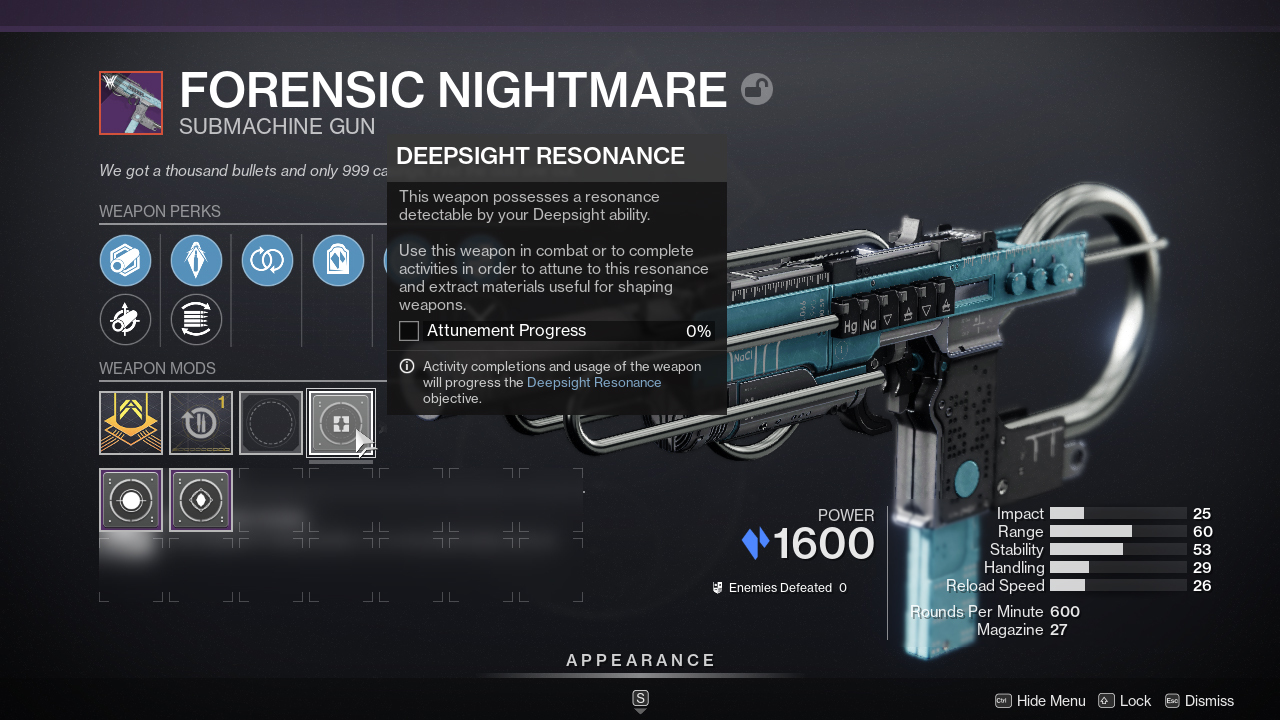This screenshot has height=720, width=1280.
Task: Select the blue barrel perk icon
Action: (x=196, y=260)
